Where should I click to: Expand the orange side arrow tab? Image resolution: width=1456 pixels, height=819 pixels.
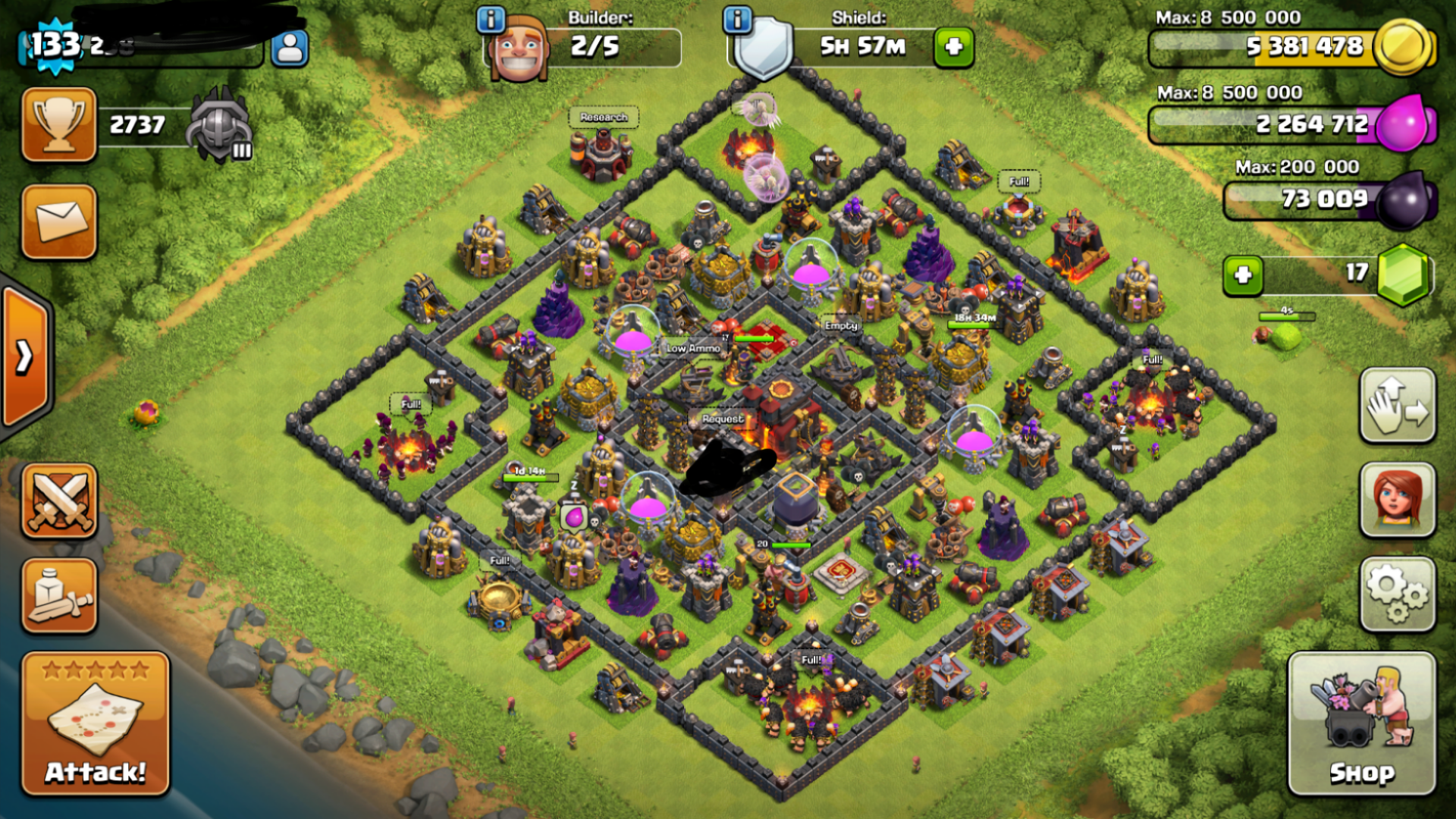pos(24,356)
